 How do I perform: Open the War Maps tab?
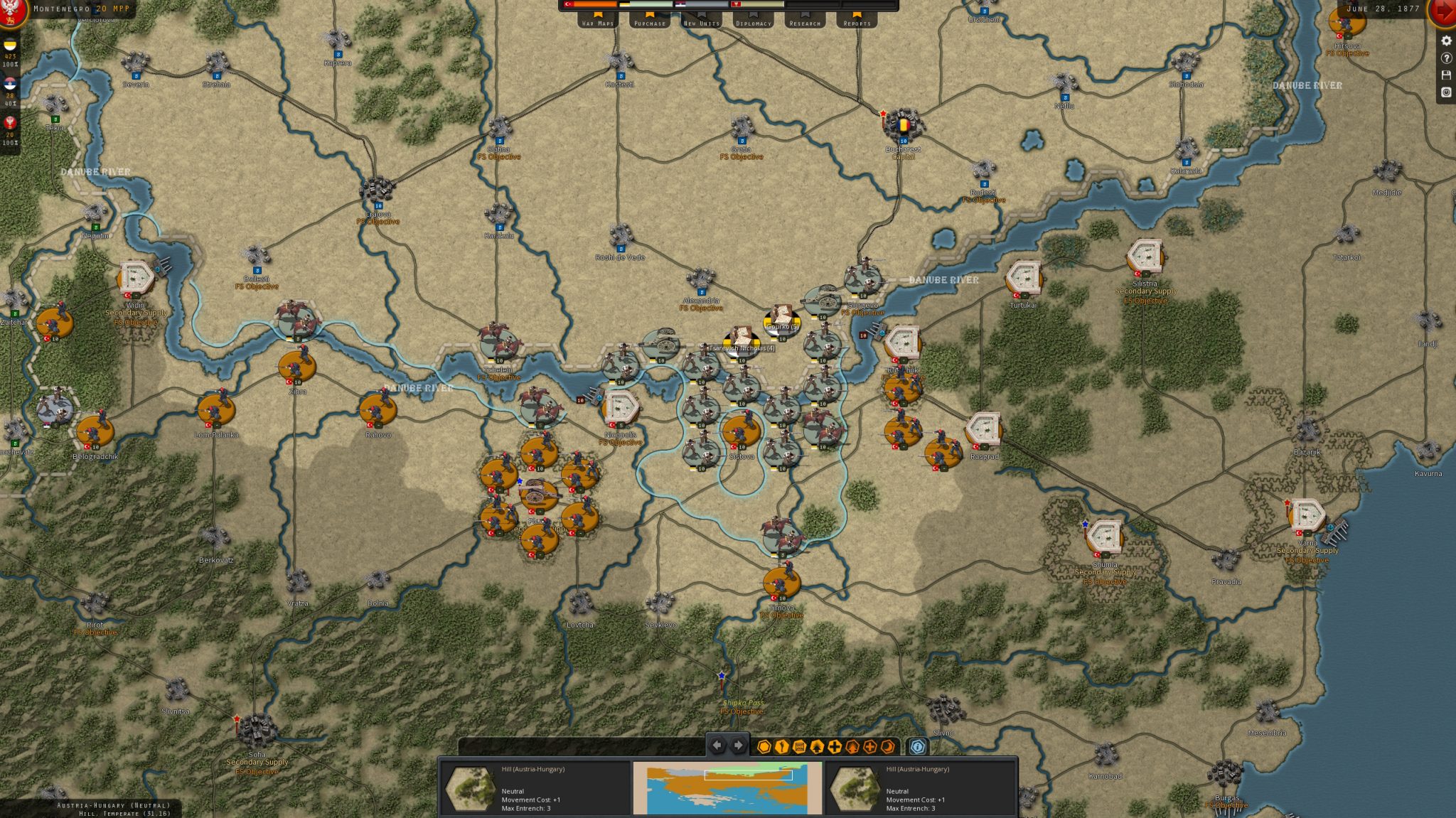pyautogui.click(x=598, y=21)
